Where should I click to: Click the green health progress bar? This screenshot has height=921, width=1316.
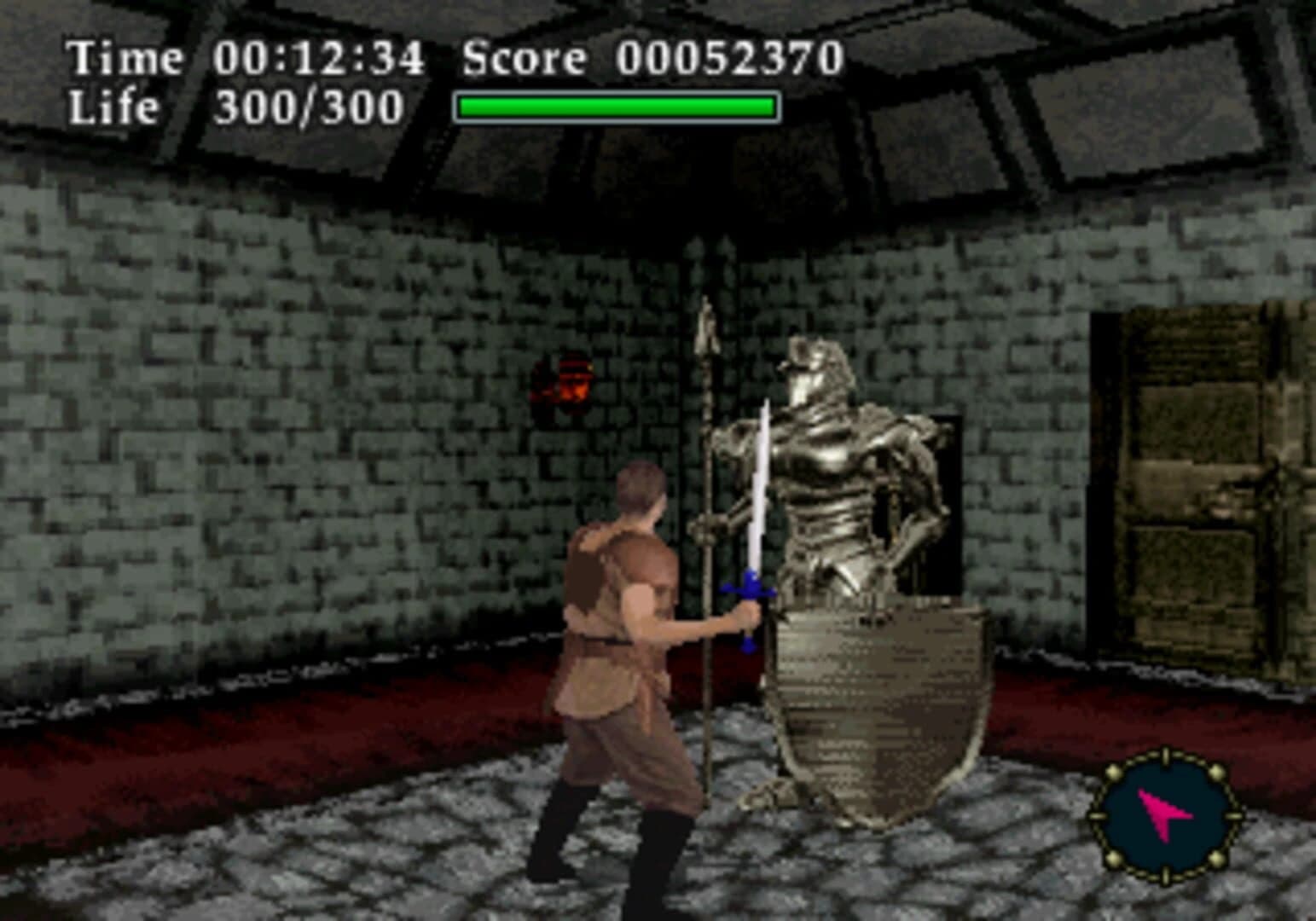616,105
